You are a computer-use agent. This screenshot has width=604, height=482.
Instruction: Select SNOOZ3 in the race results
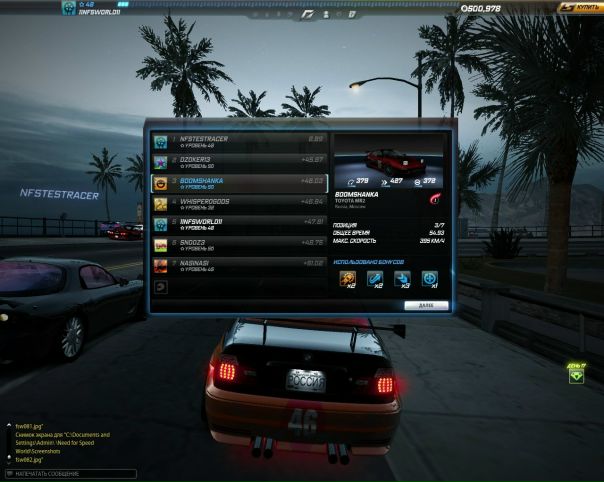click(239, 245)
